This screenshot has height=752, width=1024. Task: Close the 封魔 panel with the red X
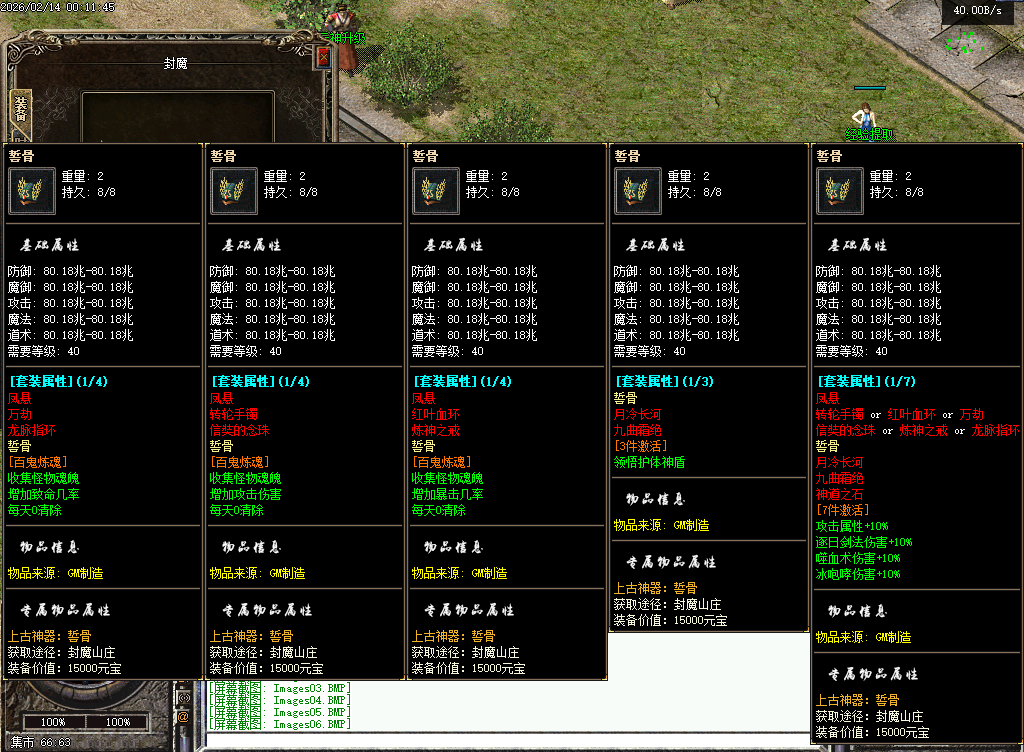pos(323,58)
